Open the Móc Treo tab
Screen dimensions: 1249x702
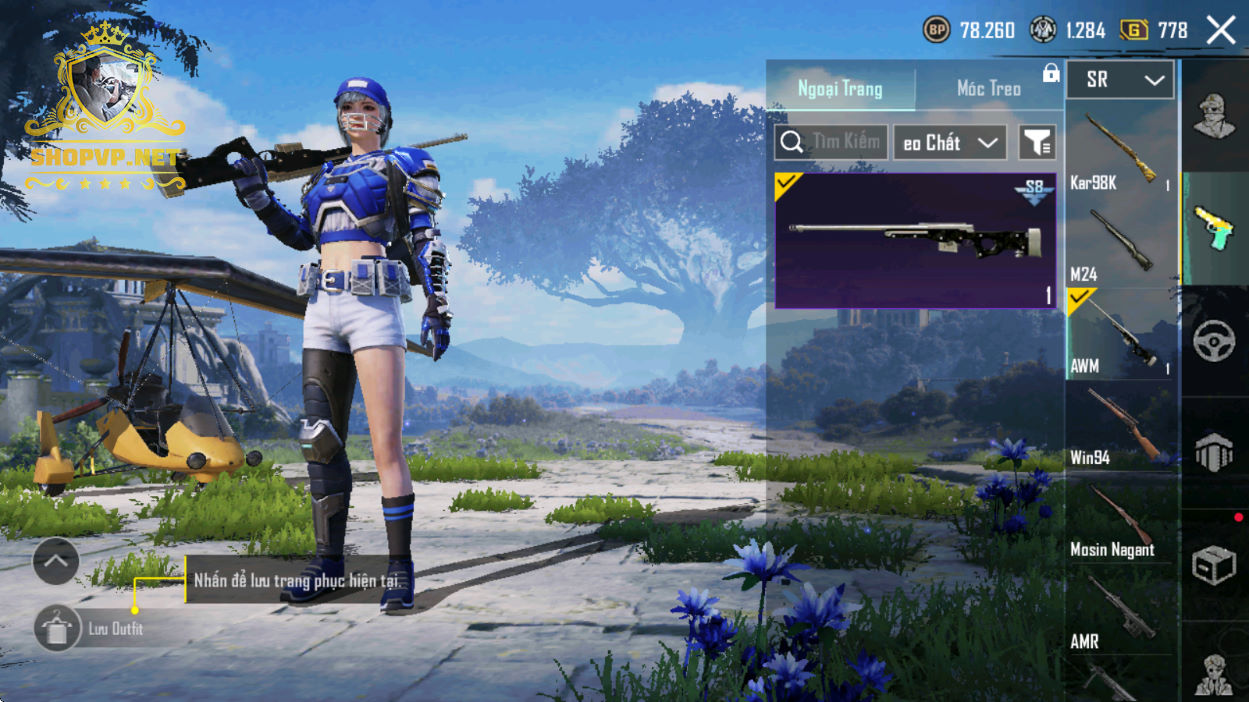[x=988, y=89]
